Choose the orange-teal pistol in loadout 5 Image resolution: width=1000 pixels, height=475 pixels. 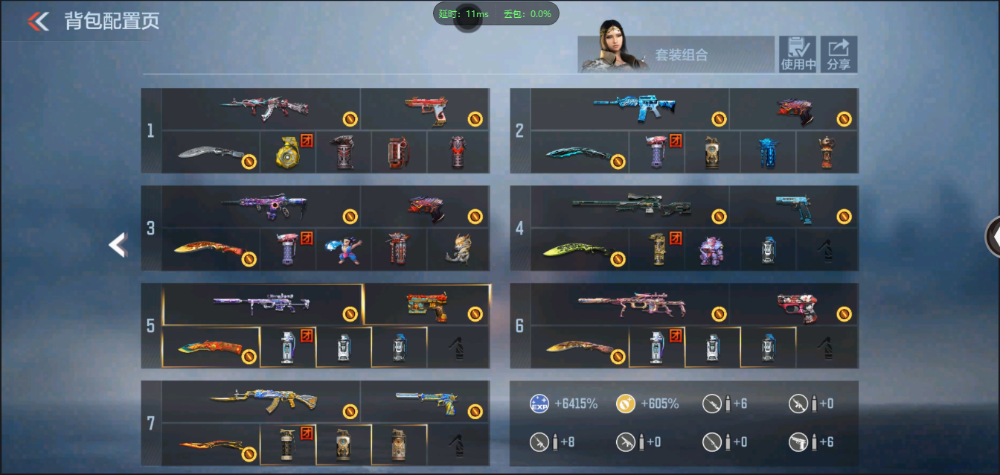[428, 303]
